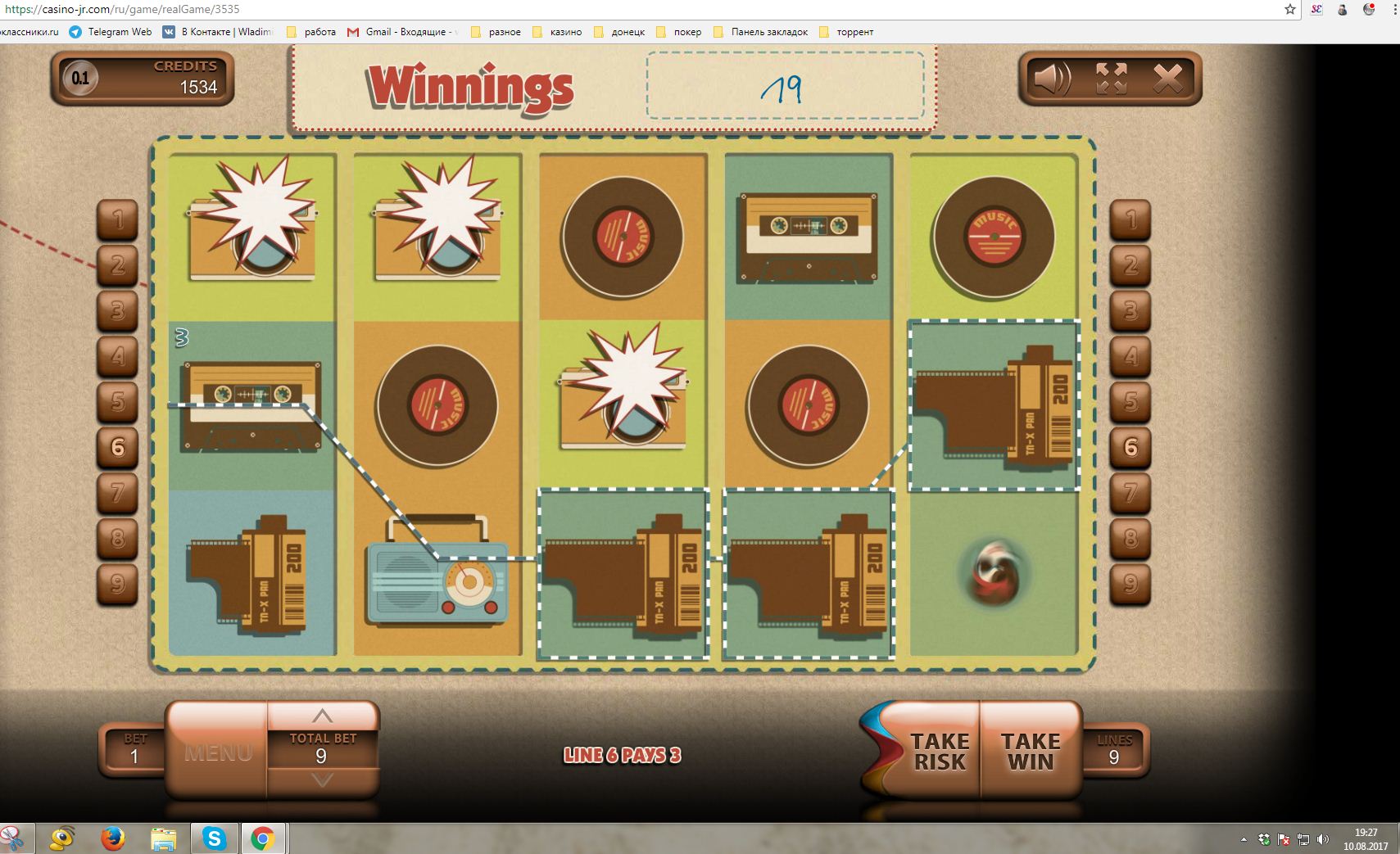Increase total bet with up arrow
The width and height of the screenshot is (1400, 854).
point(322,716)
